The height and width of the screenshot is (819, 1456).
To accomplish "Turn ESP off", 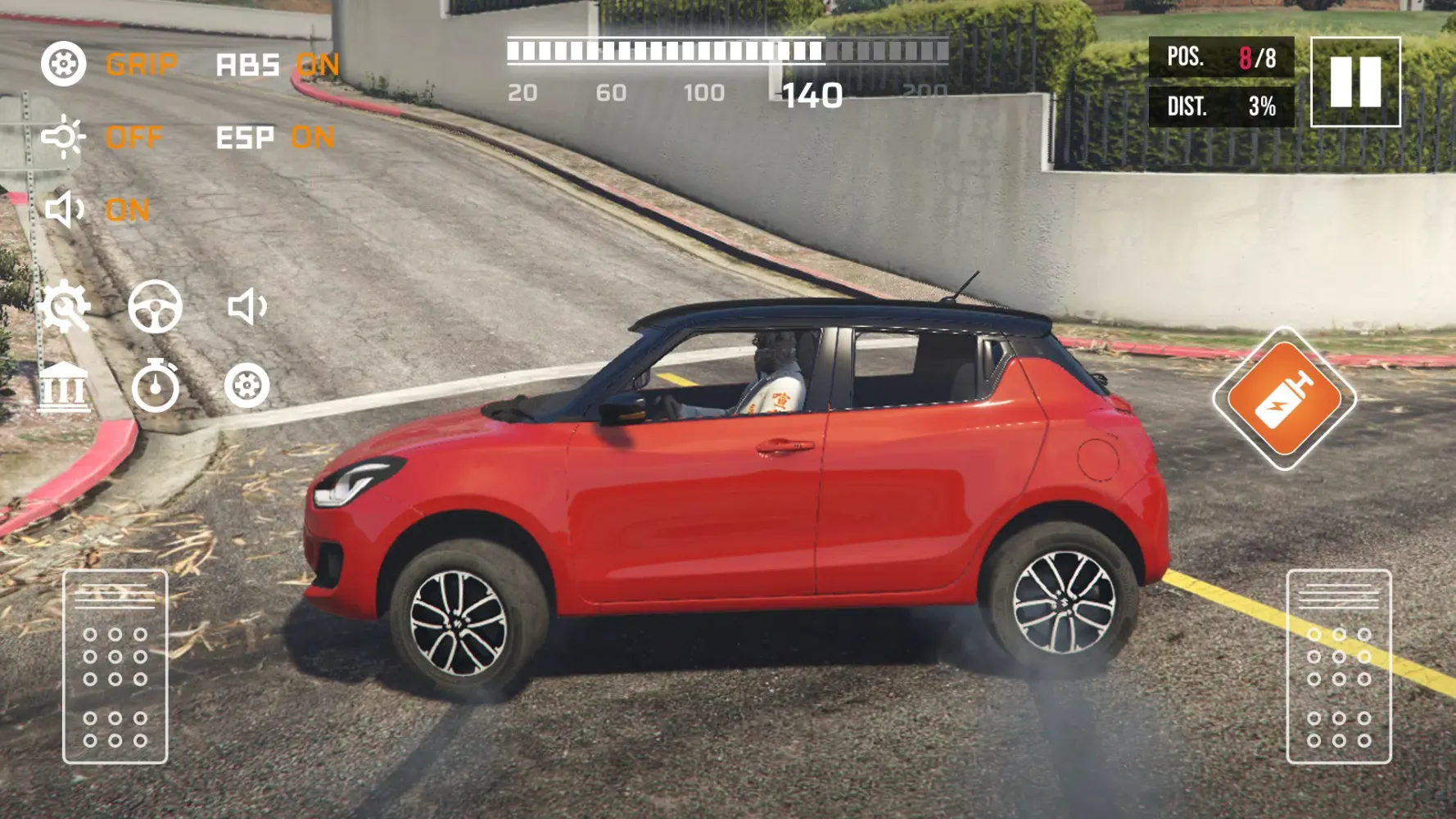I will click(311, 137).
